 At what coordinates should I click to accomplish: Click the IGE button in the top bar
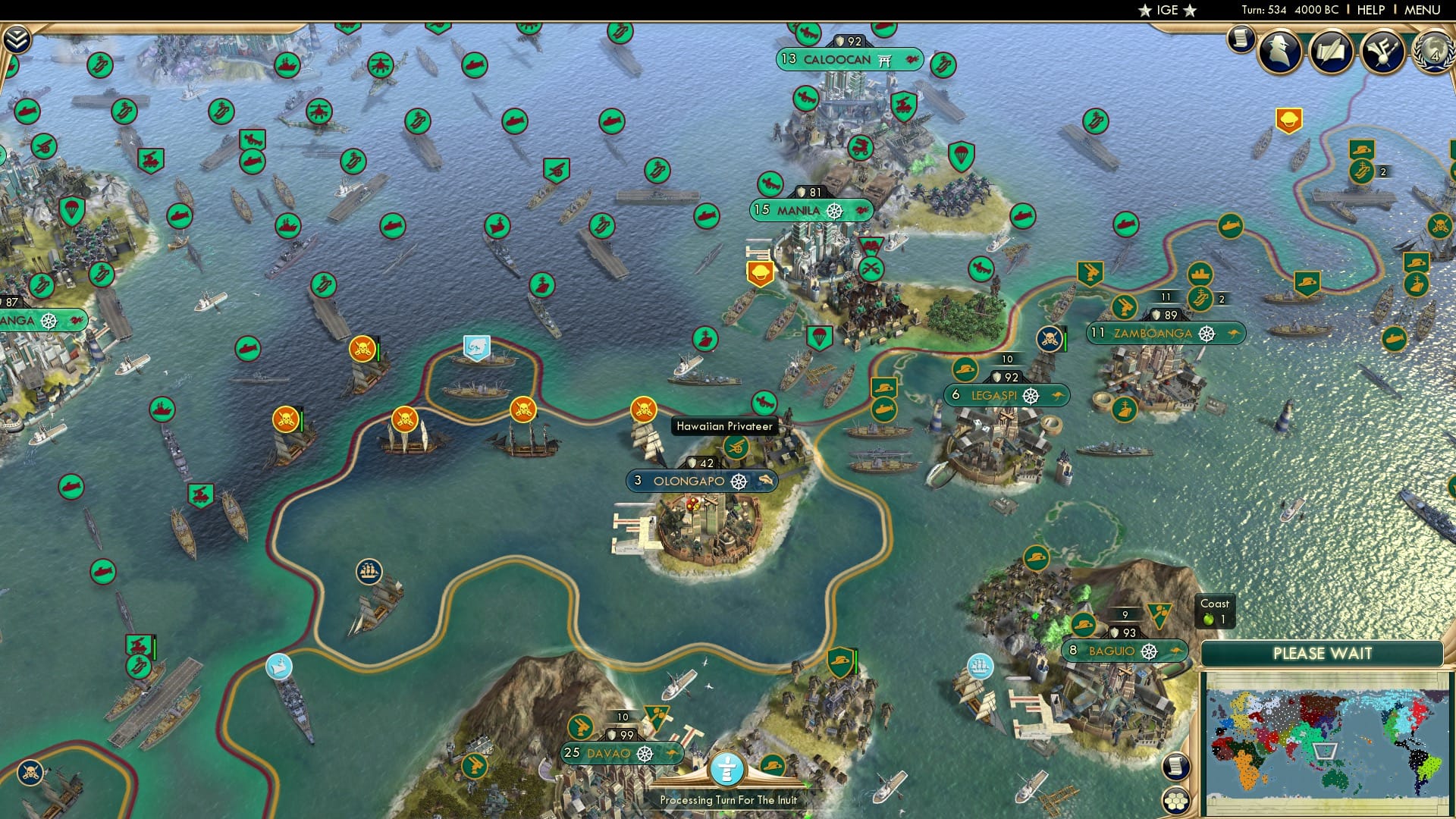click(x=1165, y=10)
